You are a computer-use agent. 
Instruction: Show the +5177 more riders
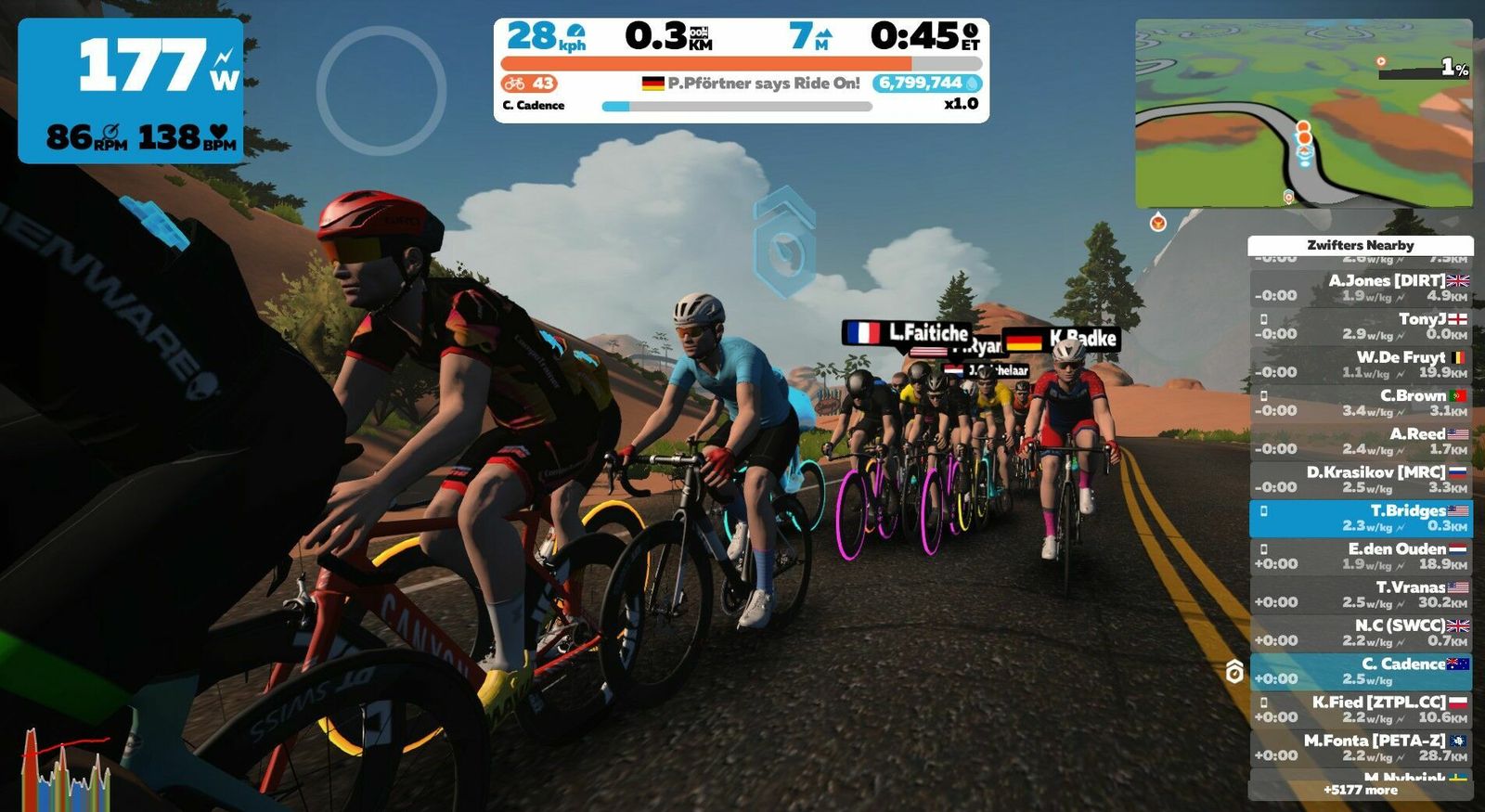(x=1361, y=791)
